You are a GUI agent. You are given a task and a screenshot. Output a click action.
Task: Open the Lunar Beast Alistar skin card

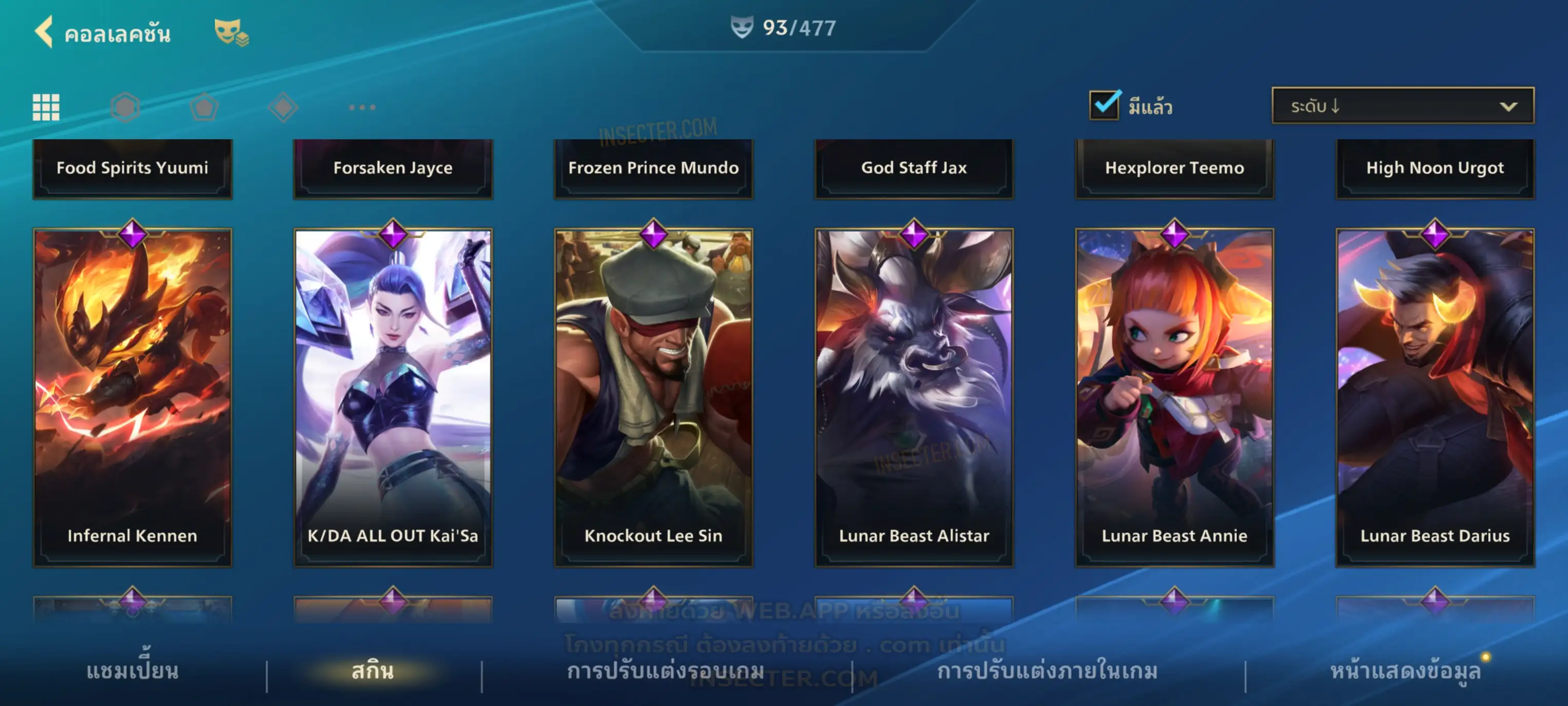(x=914, y=397)
